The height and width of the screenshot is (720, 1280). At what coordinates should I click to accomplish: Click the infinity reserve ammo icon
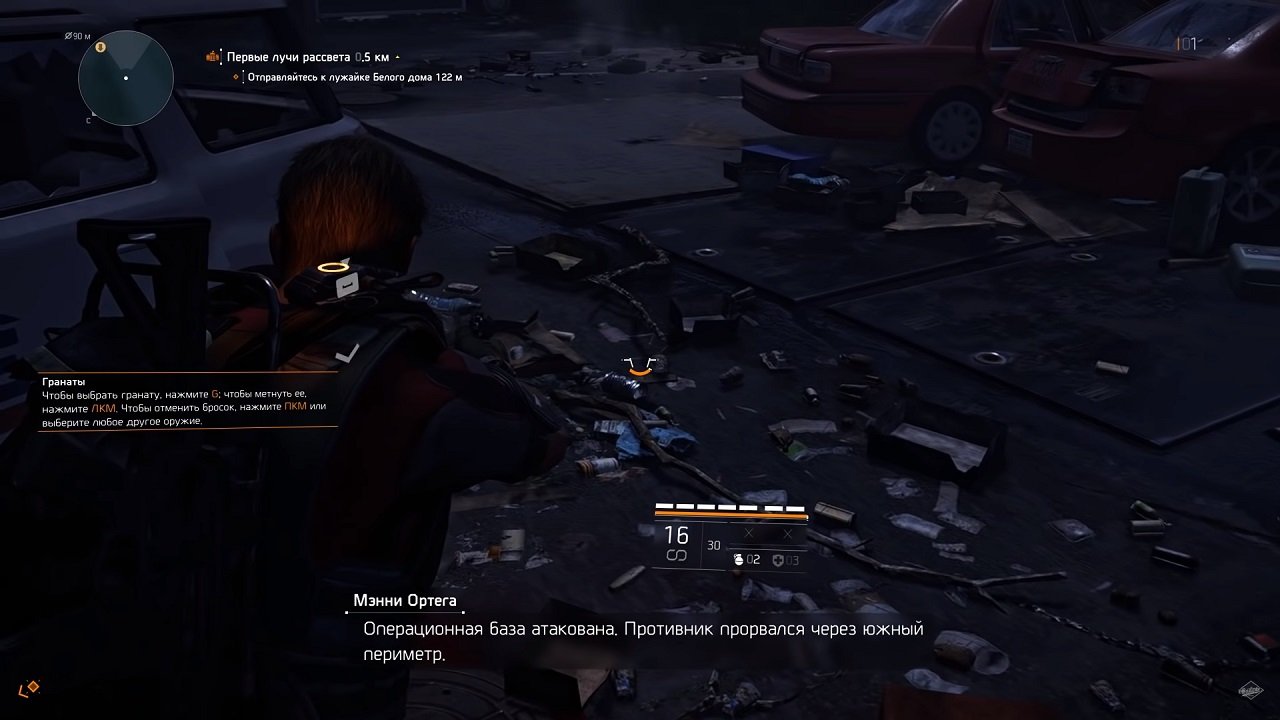[676, 555]
